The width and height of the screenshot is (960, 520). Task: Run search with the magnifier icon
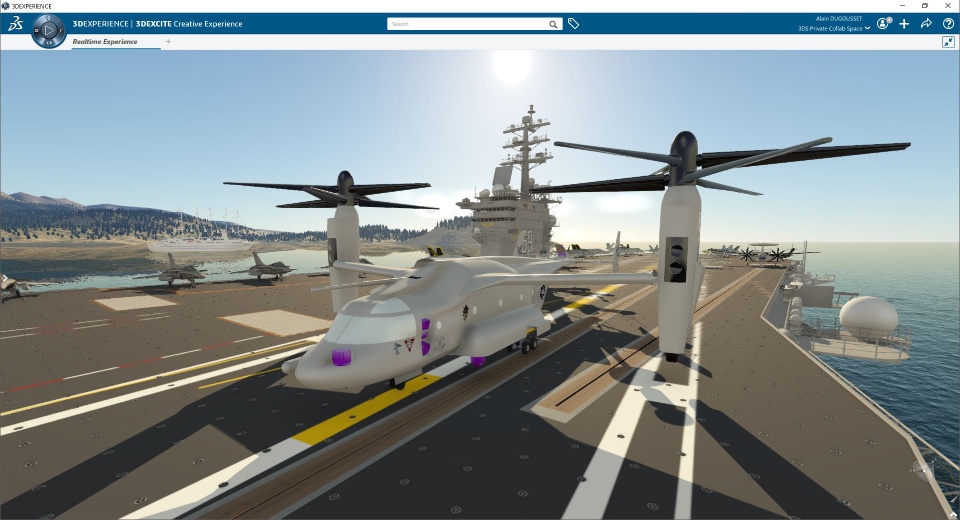[x=553, y=24]
